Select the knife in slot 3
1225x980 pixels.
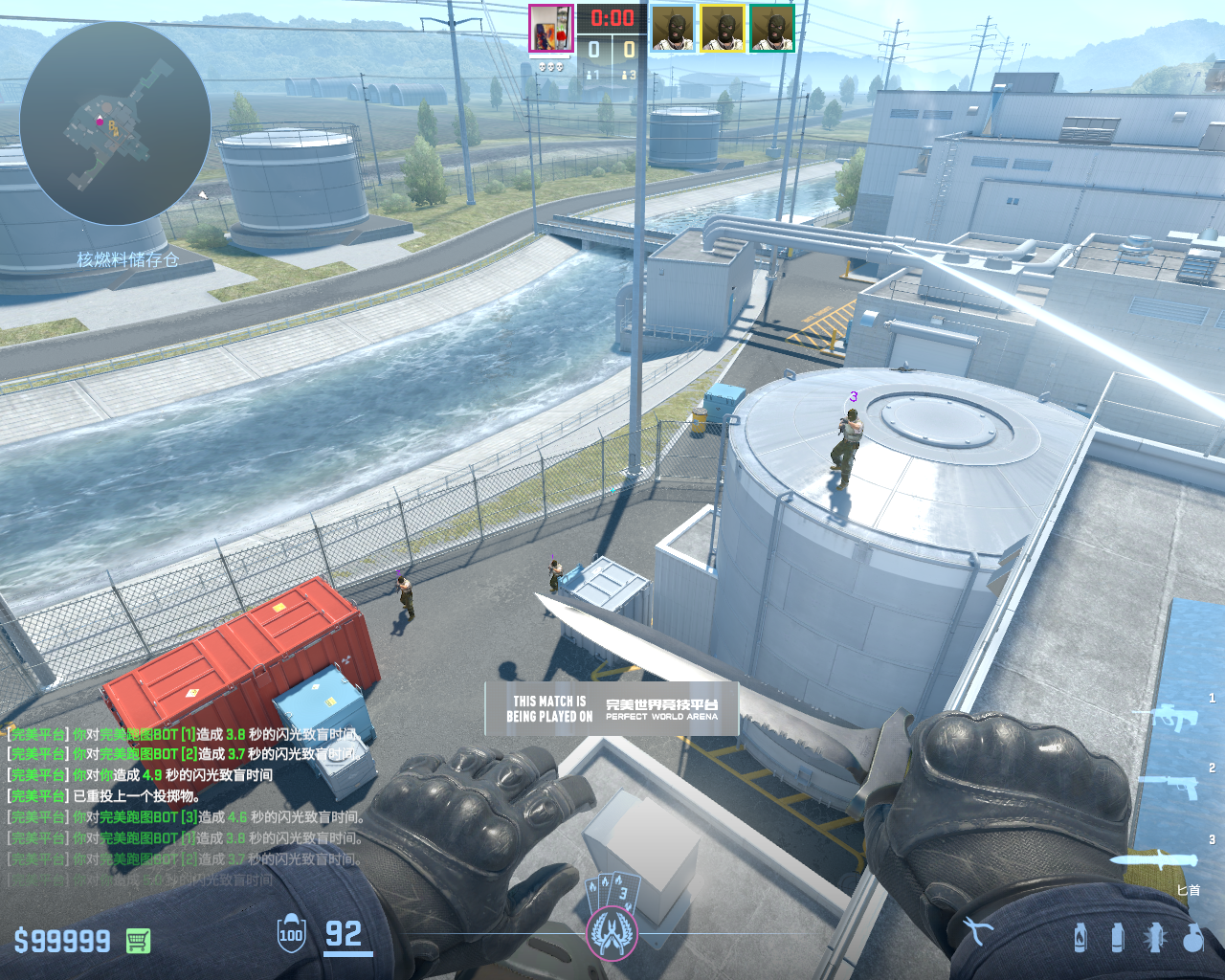pyautogui.click(x=1156, y=858)
